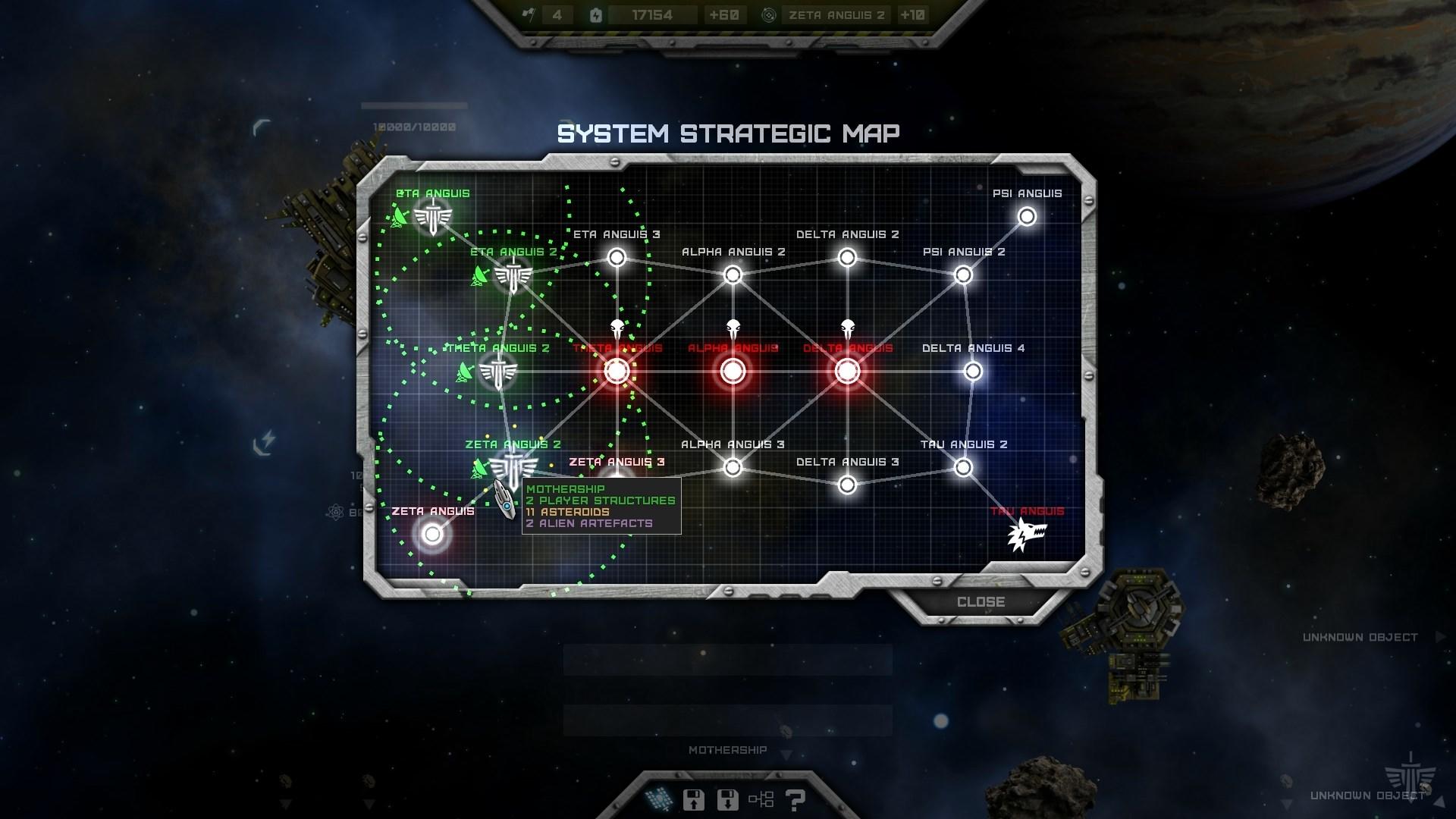Image resolution: width=1456 pixels, height=819 pixels.
Task: Save the game using the floppy-up icon
Action: click(x=692, y=799)
